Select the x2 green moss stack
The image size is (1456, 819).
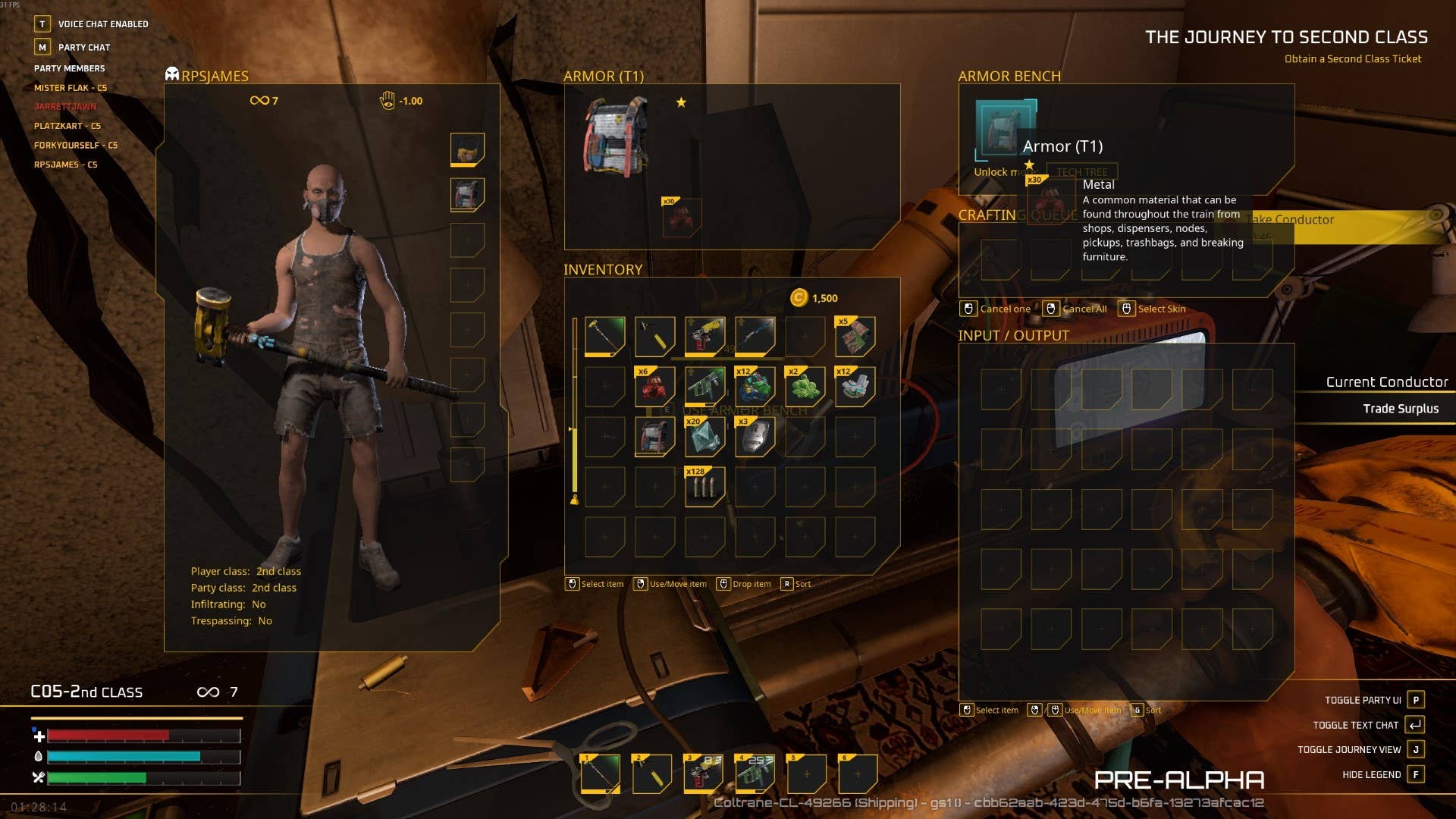pyautogui.click(x=805, y=386)
